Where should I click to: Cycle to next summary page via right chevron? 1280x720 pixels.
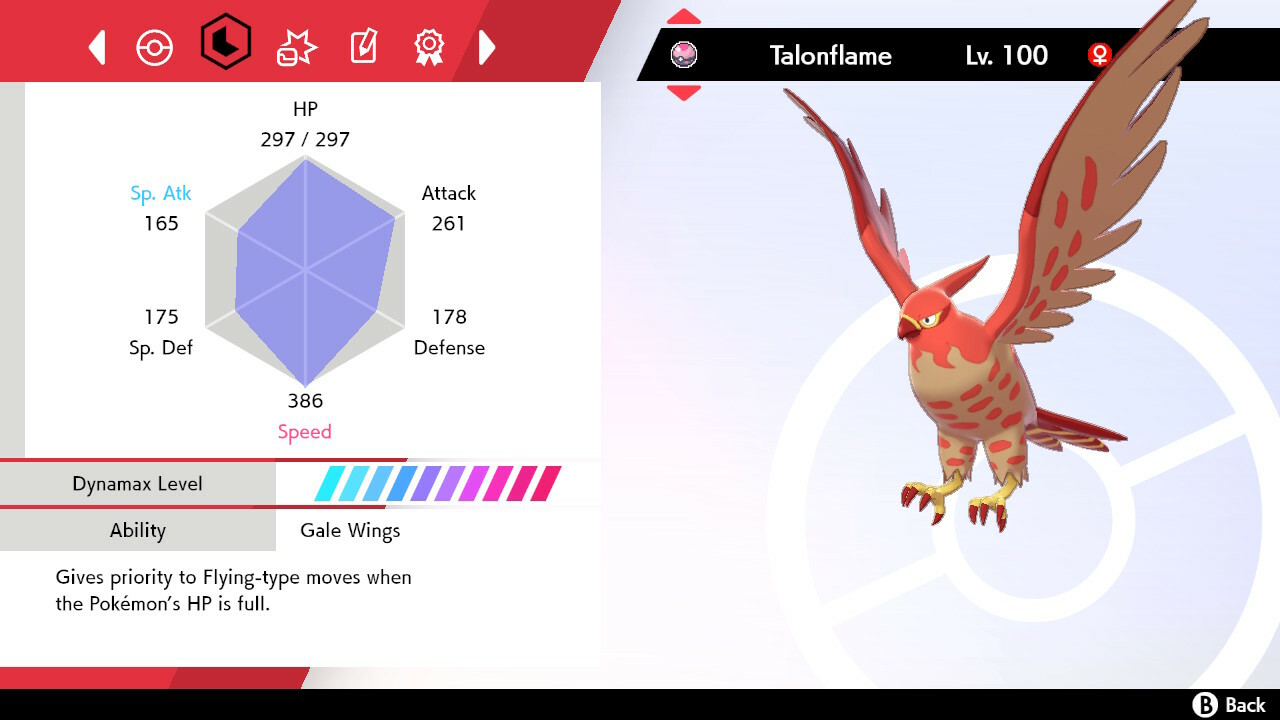(487, 46)
